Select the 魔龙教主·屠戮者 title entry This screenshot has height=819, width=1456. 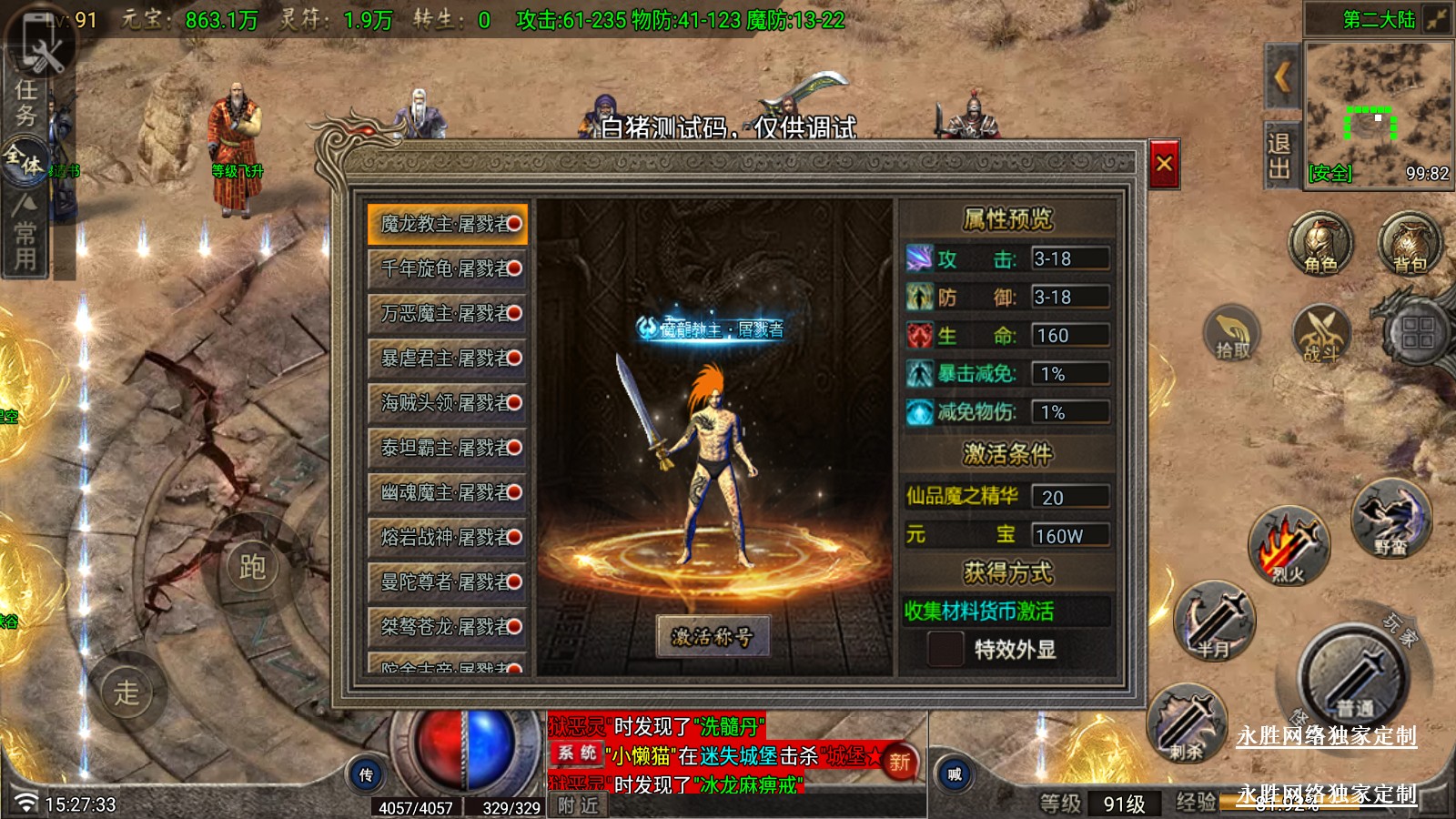(x=448, y=224)
